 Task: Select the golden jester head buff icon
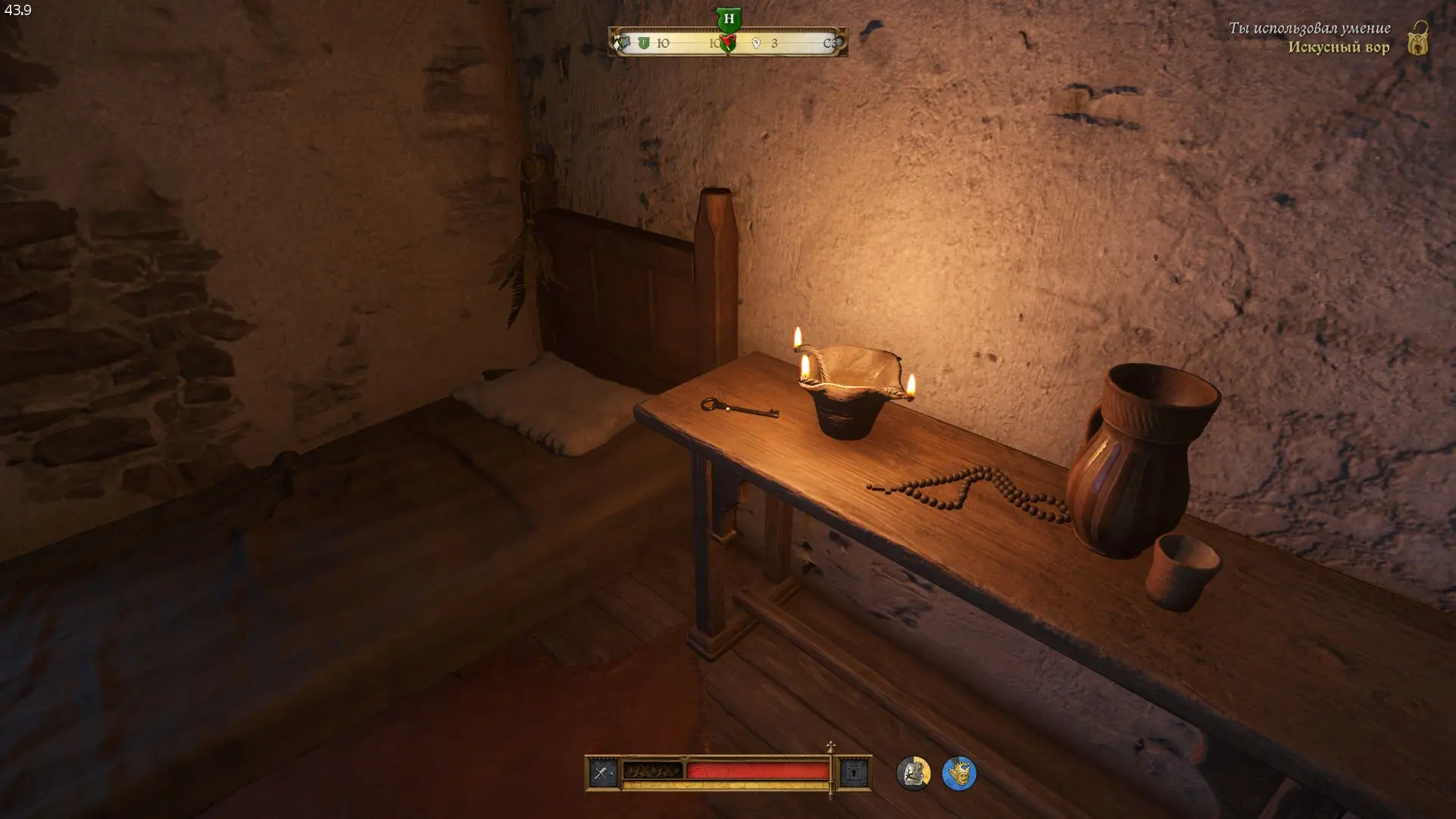tap(959, 773)
